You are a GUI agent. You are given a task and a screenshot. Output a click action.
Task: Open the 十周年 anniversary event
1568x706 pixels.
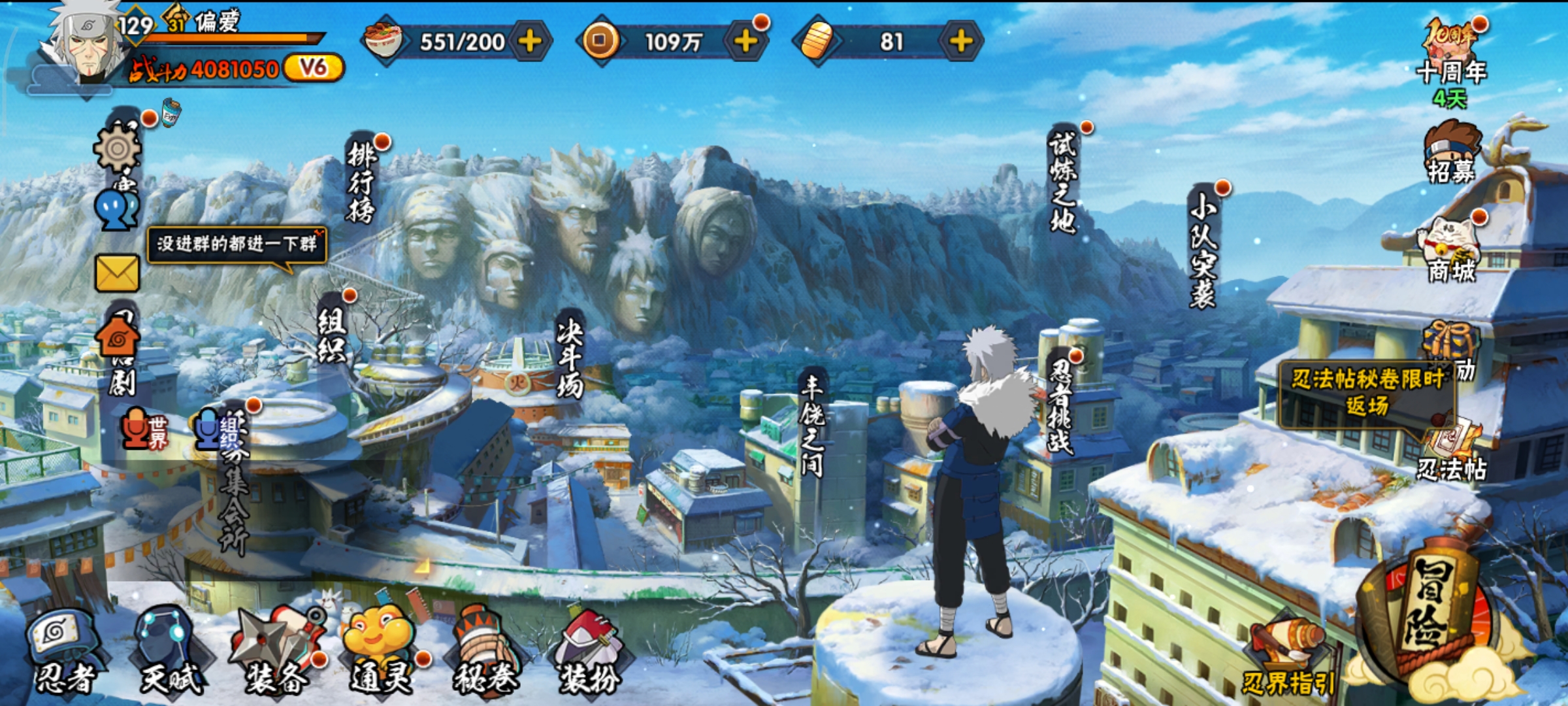coord(1452,59)
